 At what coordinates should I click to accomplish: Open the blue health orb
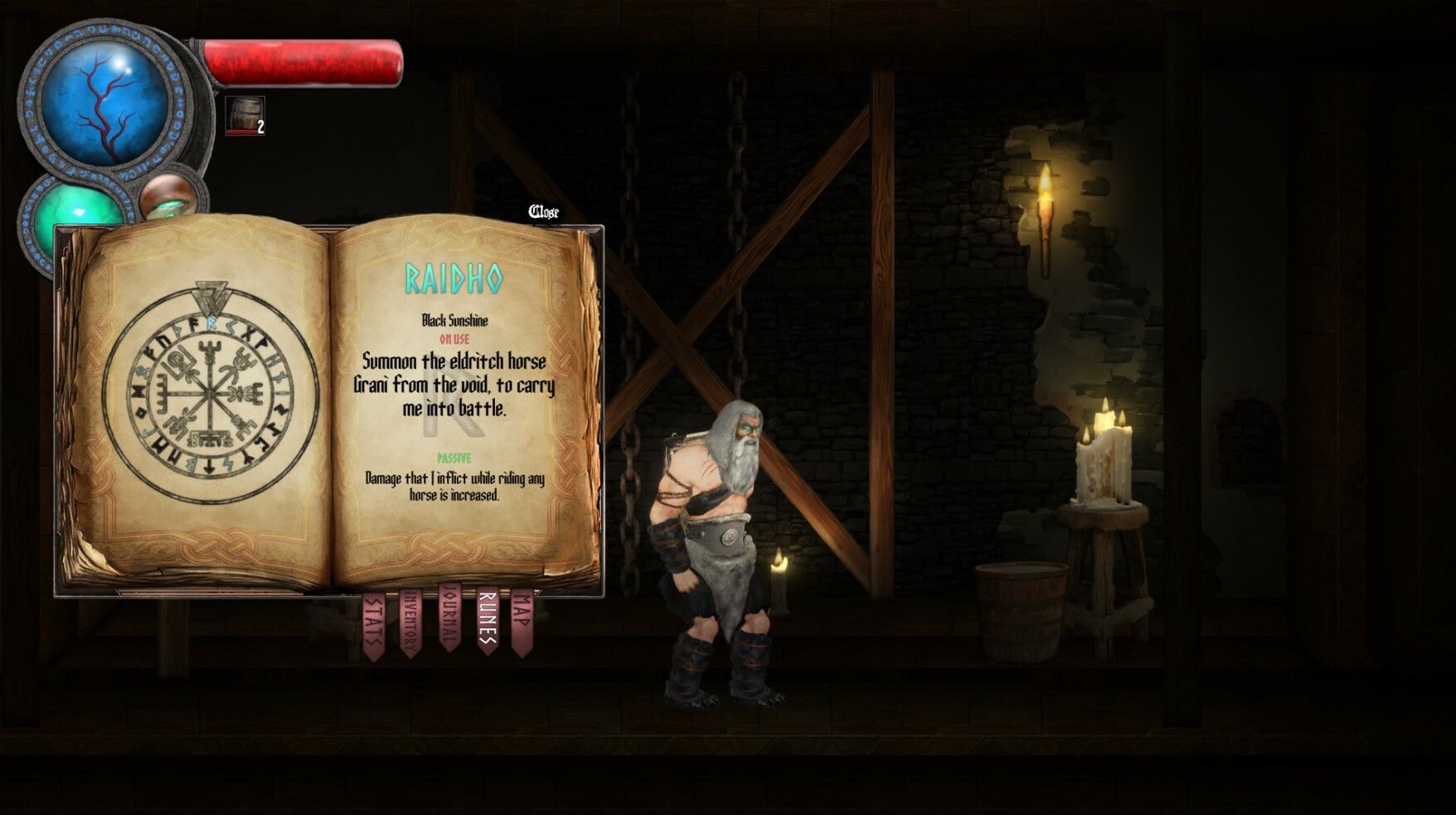coord(104,104)
